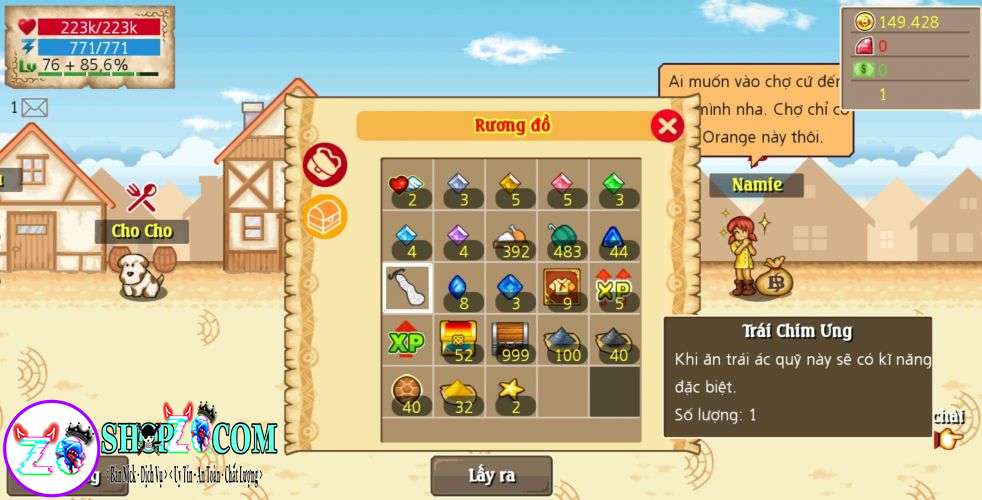The image size is (982, 500).
Task: Select the rainbow treasure chest stack of 52
Action: click(x=458, y=341)
